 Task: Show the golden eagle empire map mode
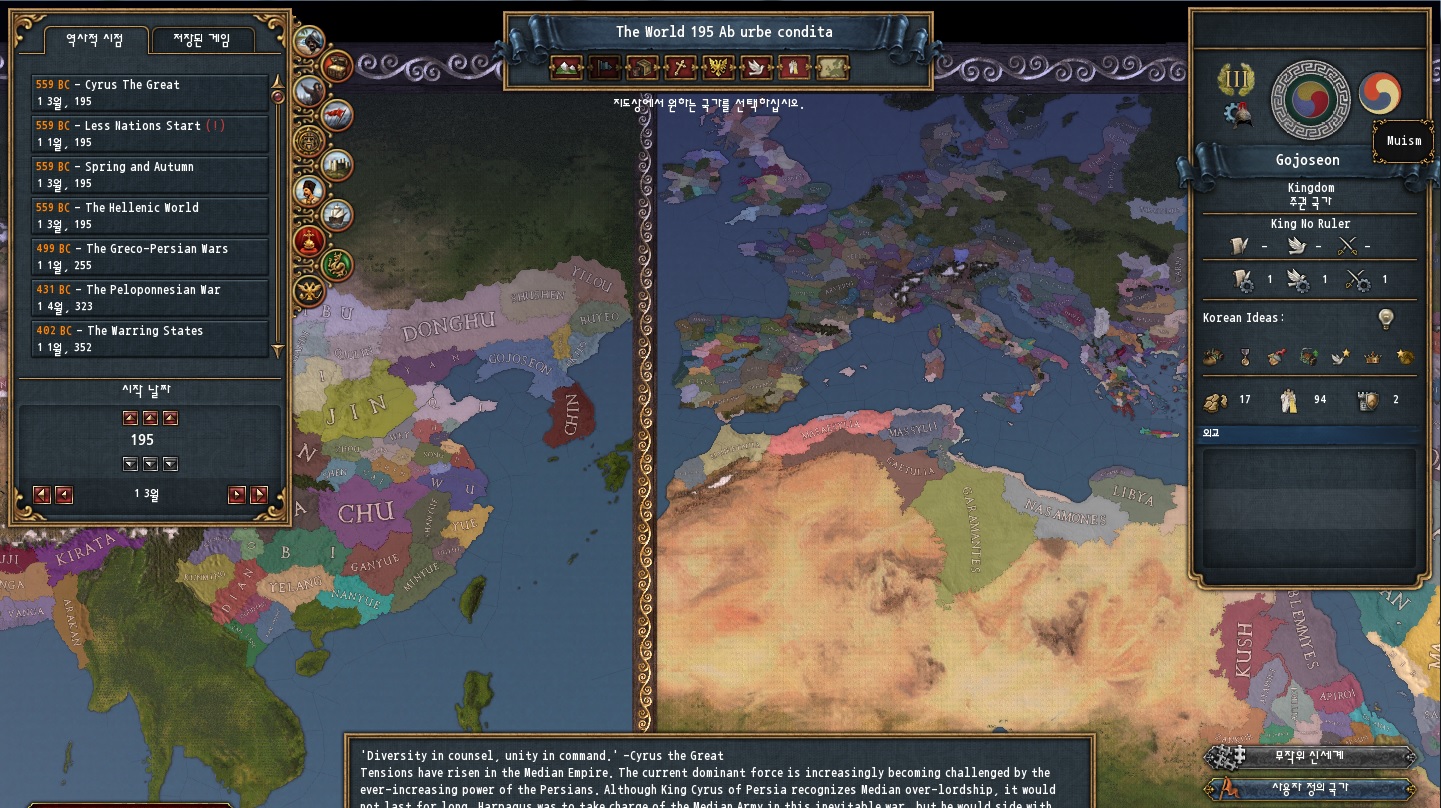click(718, 68)
